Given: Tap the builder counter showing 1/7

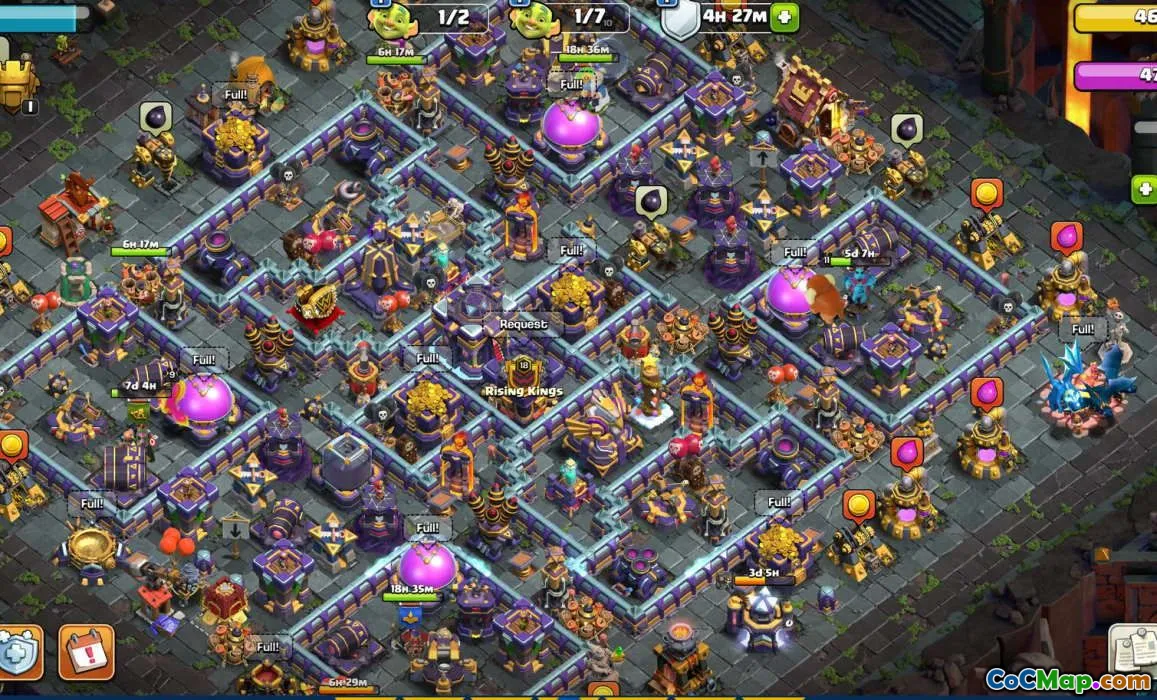Looking at the screenshot, I should coord(569,17).
